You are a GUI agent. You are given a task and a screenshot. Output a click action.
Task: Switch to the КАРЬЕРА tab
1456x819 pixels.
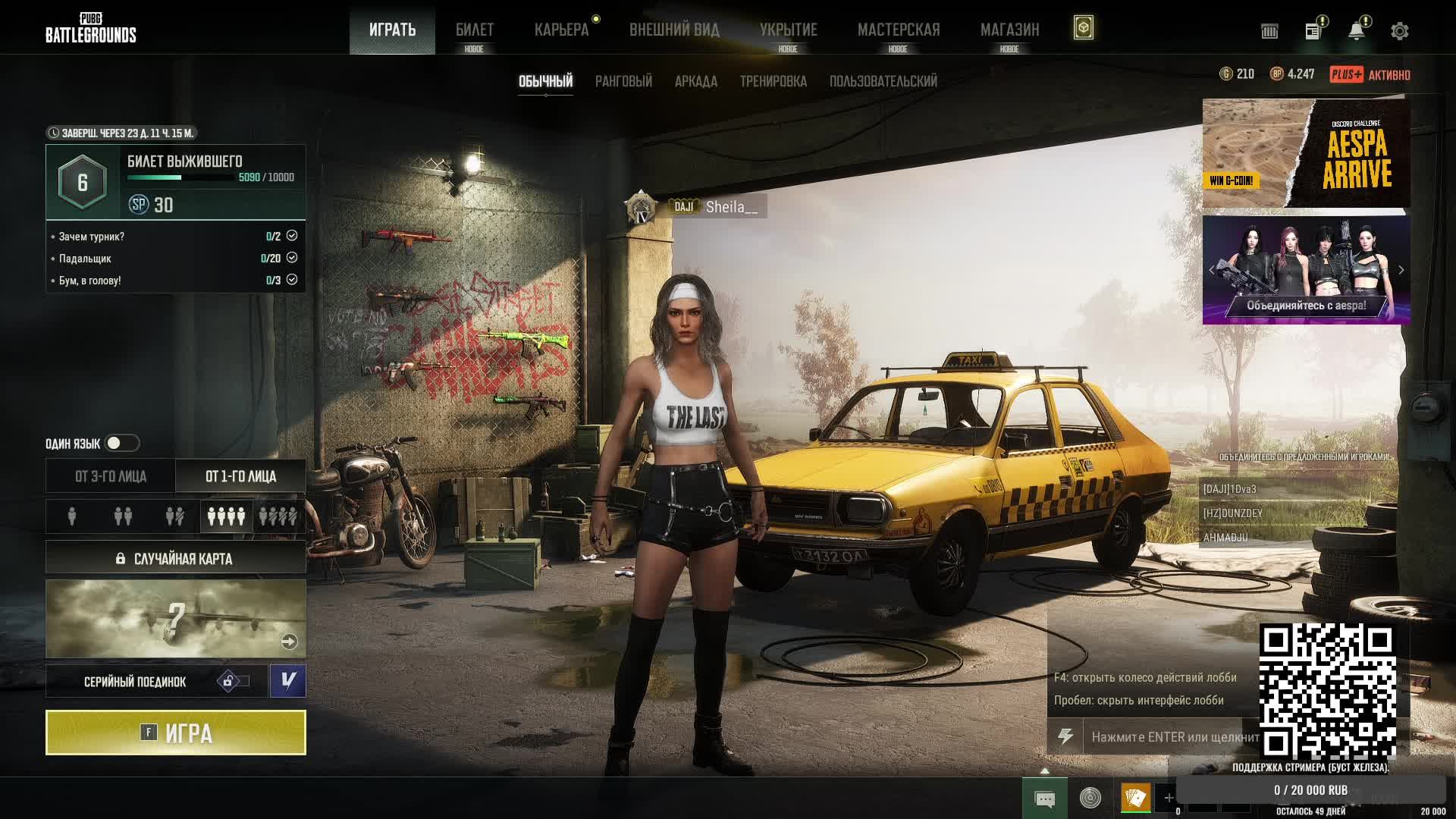click(x=561, y=30)
